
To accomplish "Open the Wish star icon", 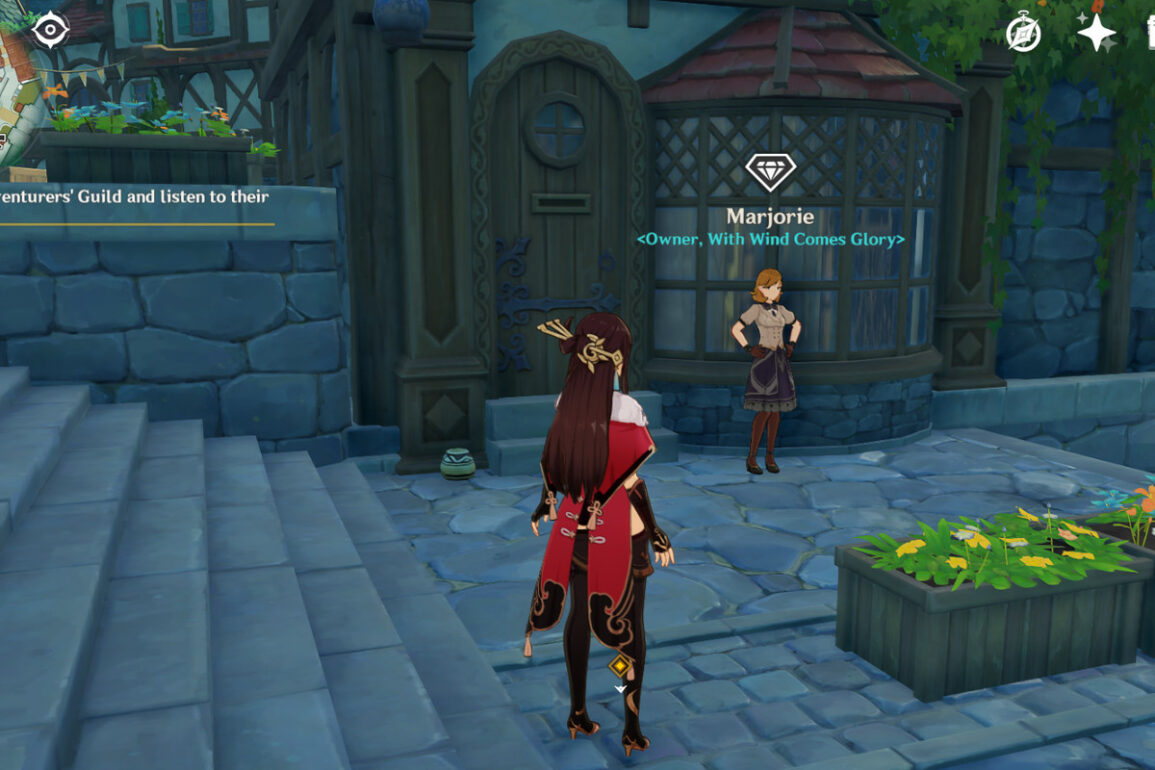I will [1096, 33].
